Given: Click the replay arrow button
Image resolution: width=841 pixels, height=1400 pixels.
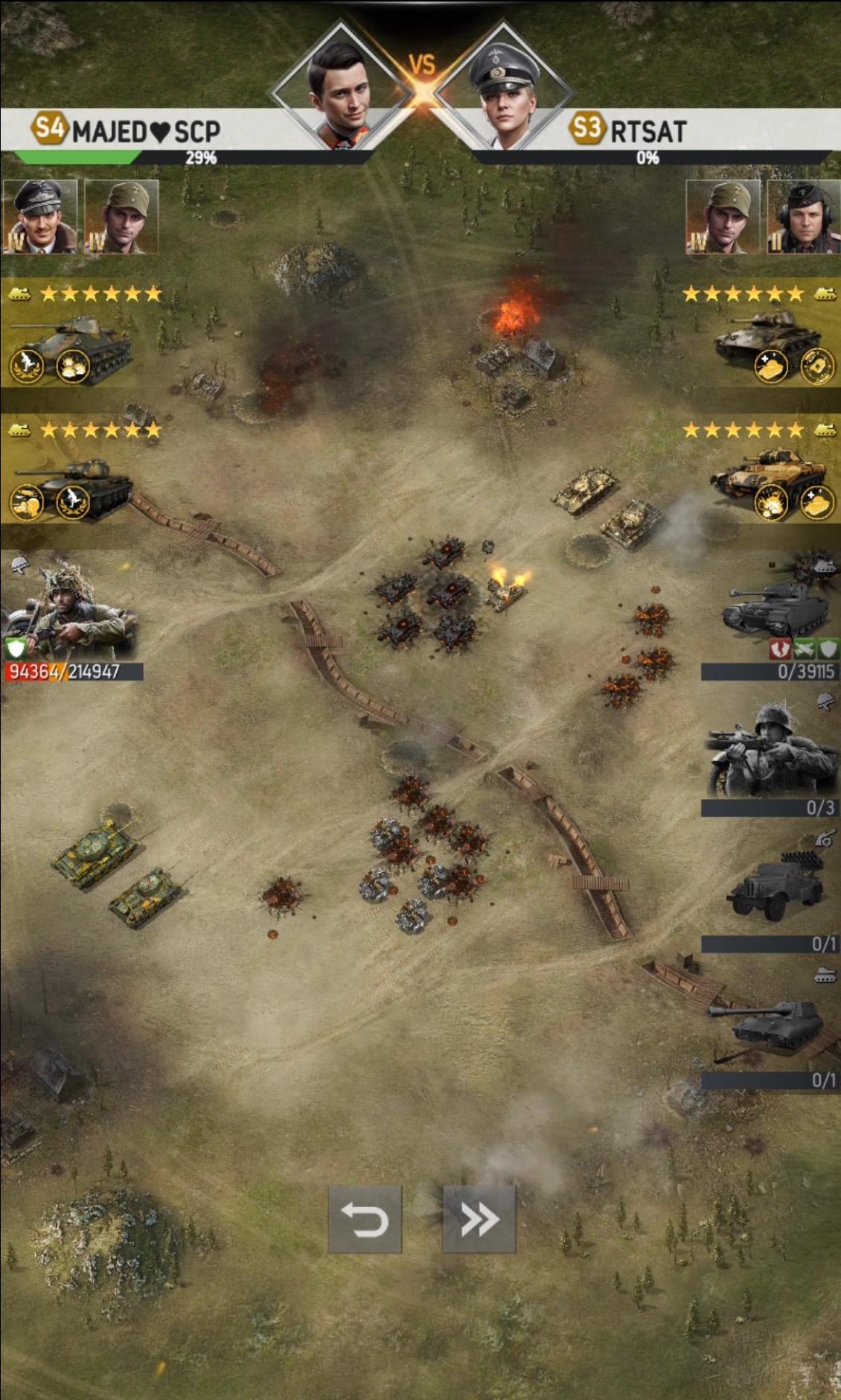Looking at the screenshot, I should (x=365, y=1220).
